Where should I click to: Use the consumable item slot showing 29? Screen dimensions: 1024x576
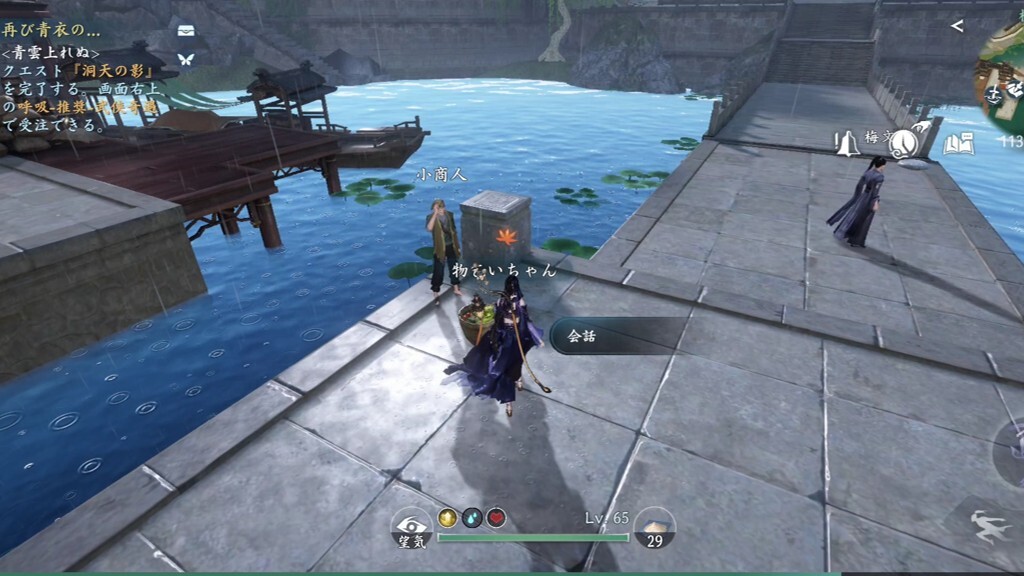tap(655, 527)
